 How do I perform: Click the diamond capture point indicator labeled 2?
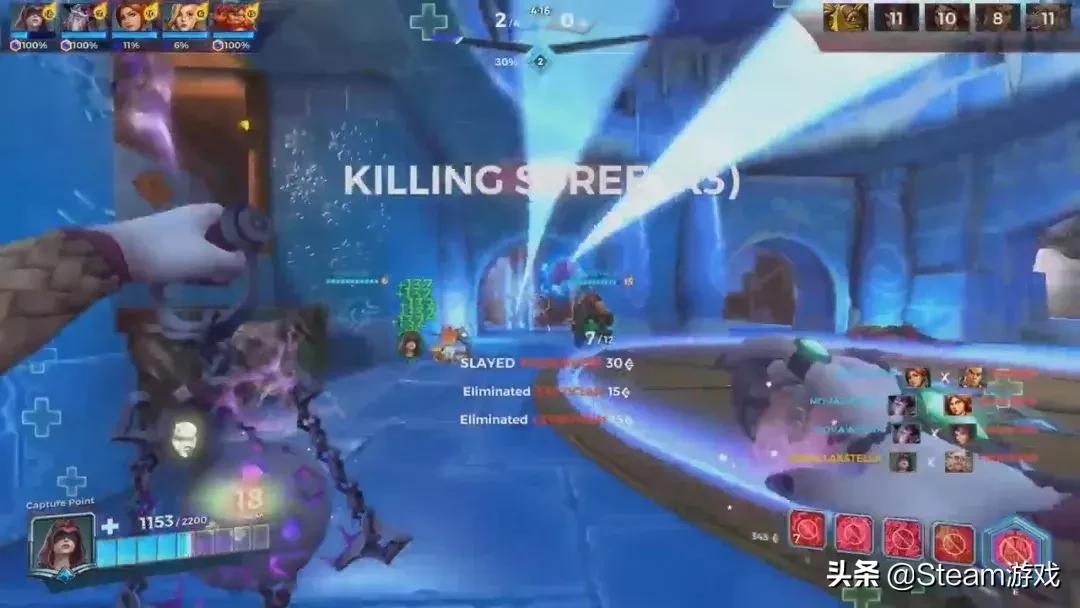(x=540, y=61)
